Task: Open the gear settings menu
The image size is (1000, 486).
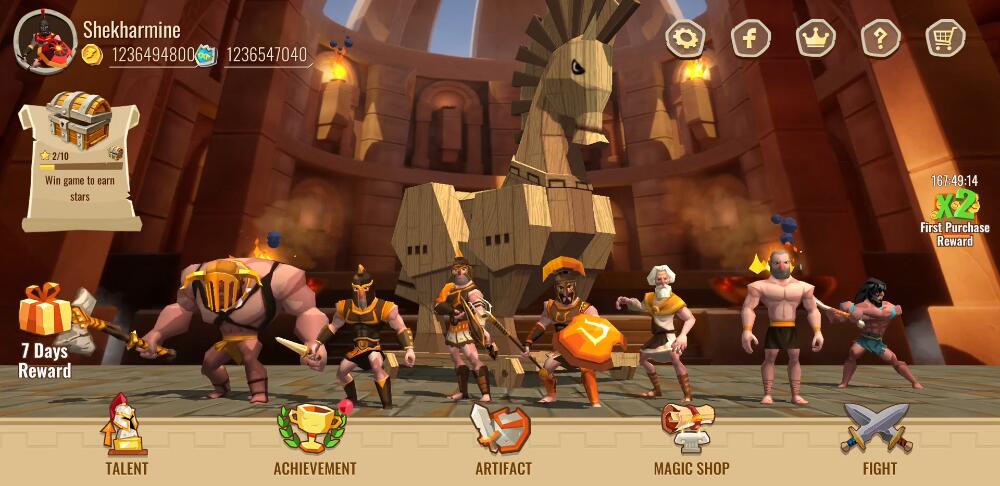Action: tap(686, 39)
